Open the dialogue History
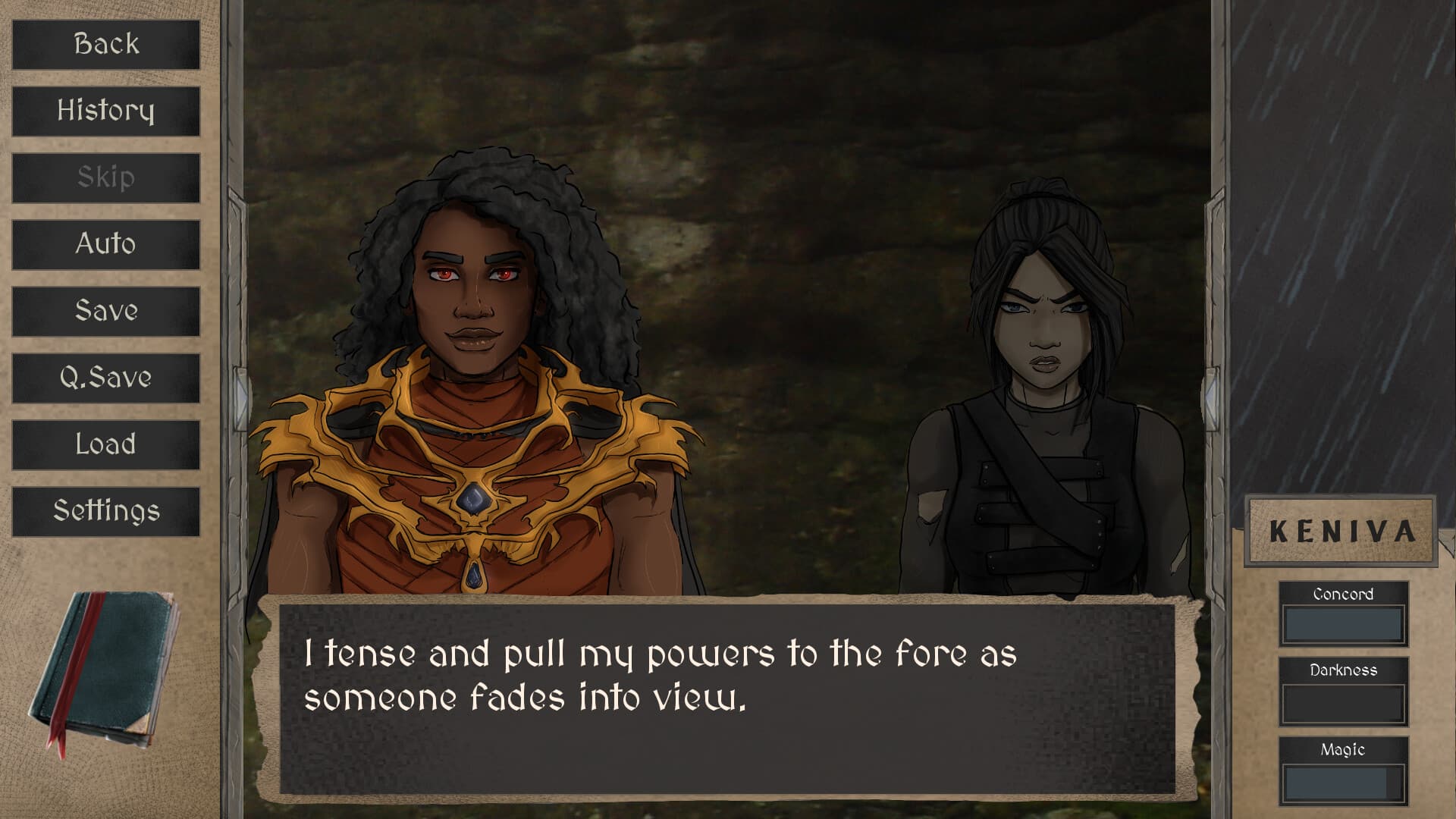 105,111
